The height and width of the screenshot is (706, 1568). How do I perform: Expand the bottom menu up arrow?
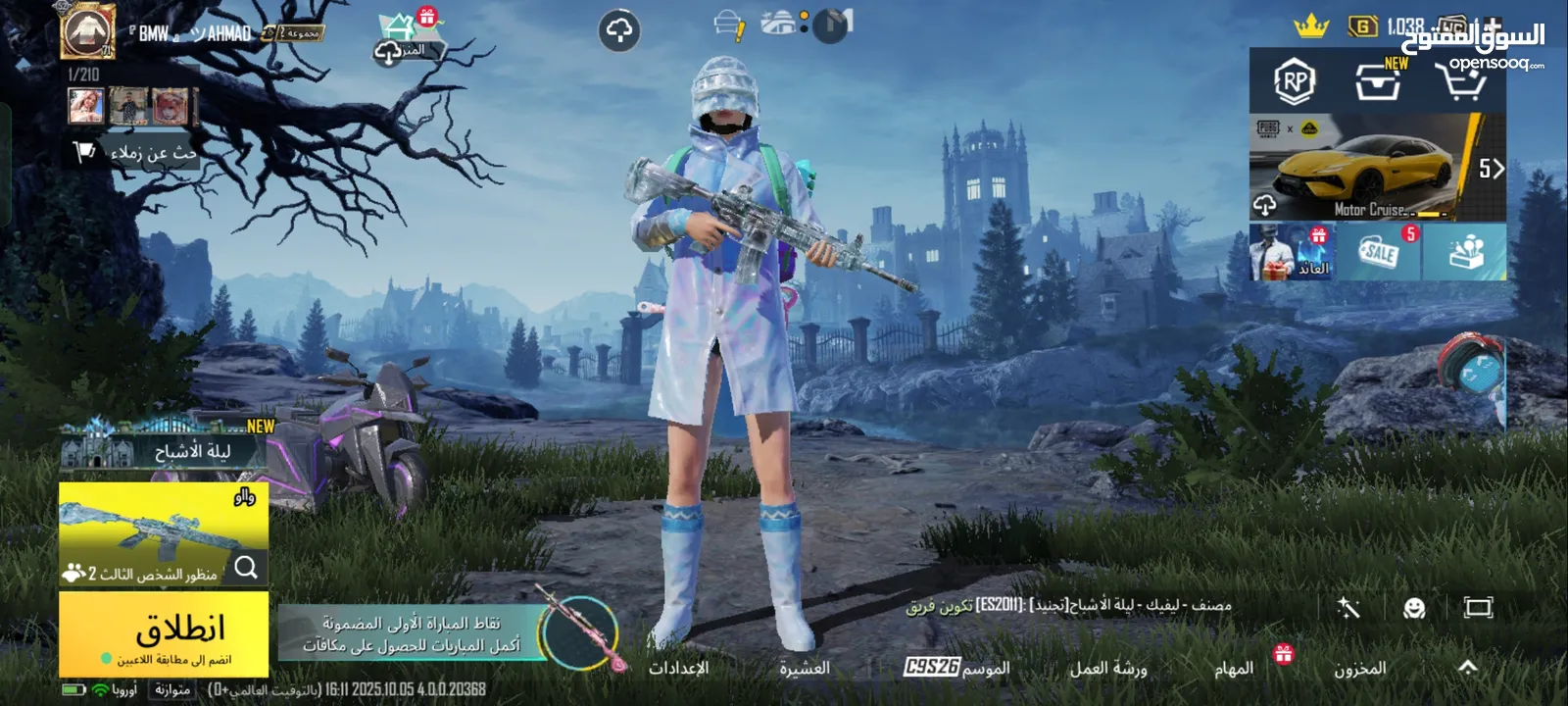pos(1467,668)
